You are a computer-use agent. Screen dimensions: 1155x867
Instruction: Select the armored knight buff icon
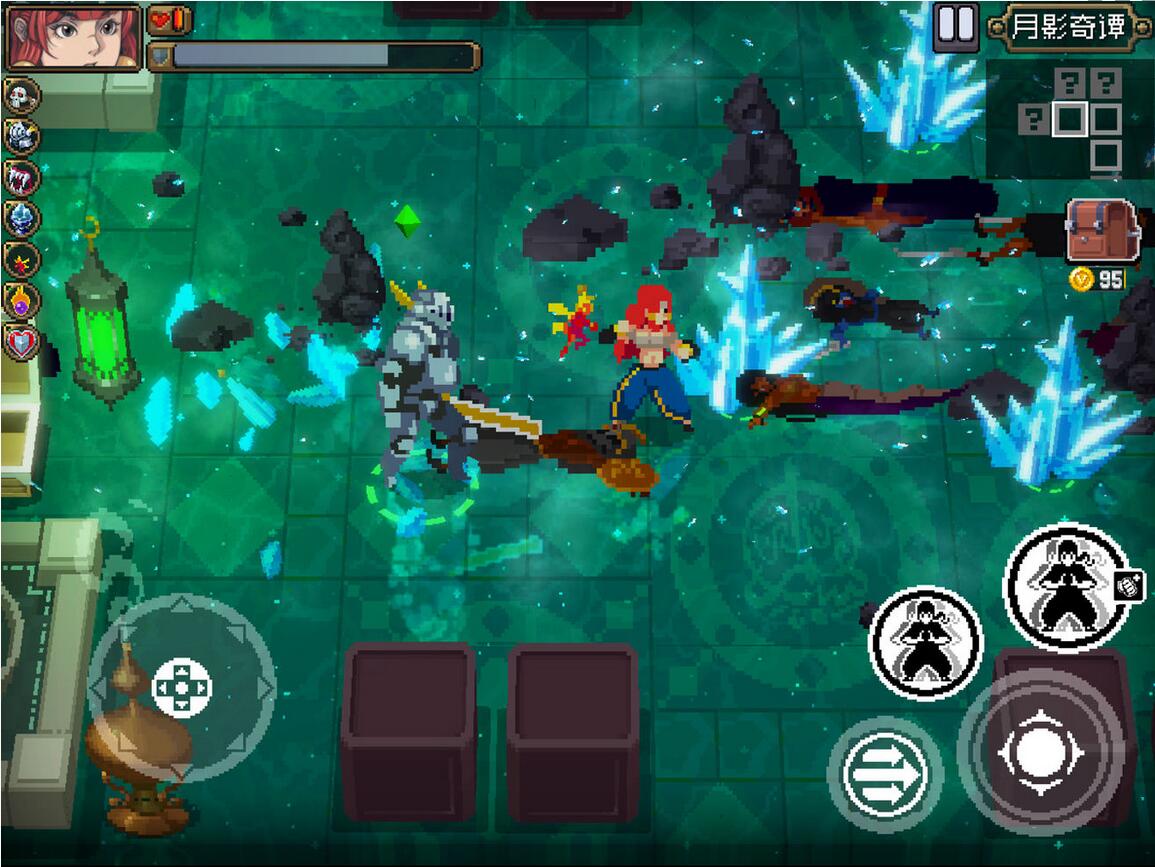click(x=22, y=136)
